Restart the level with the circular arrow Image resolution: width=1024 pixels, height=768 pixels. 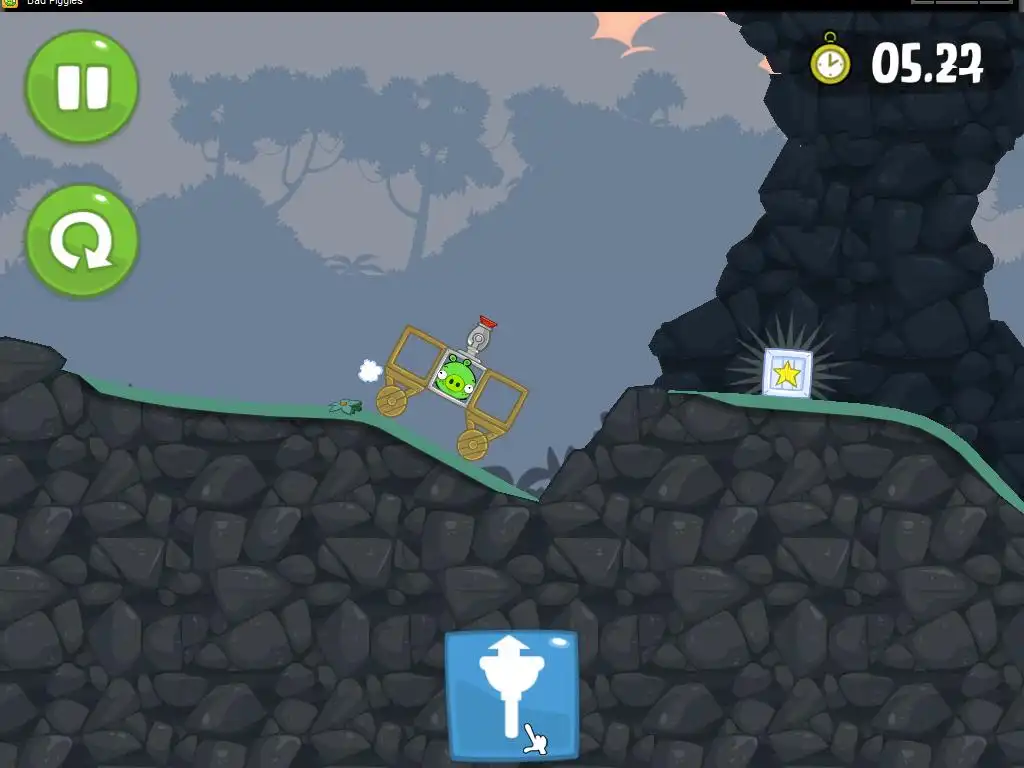tap(82, 241)
